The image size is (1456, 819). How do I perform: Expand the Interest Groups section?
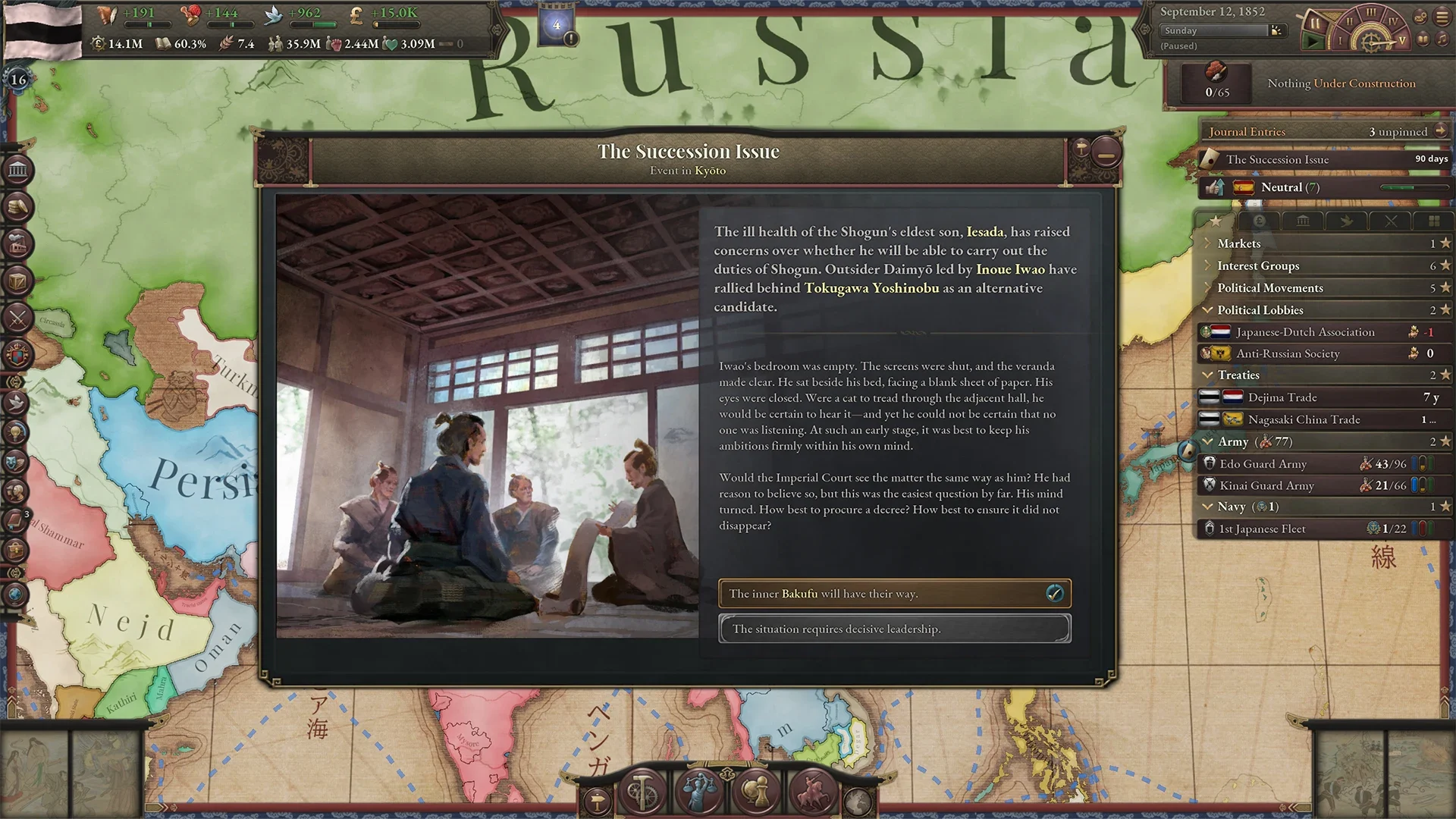coord(1210,265)
